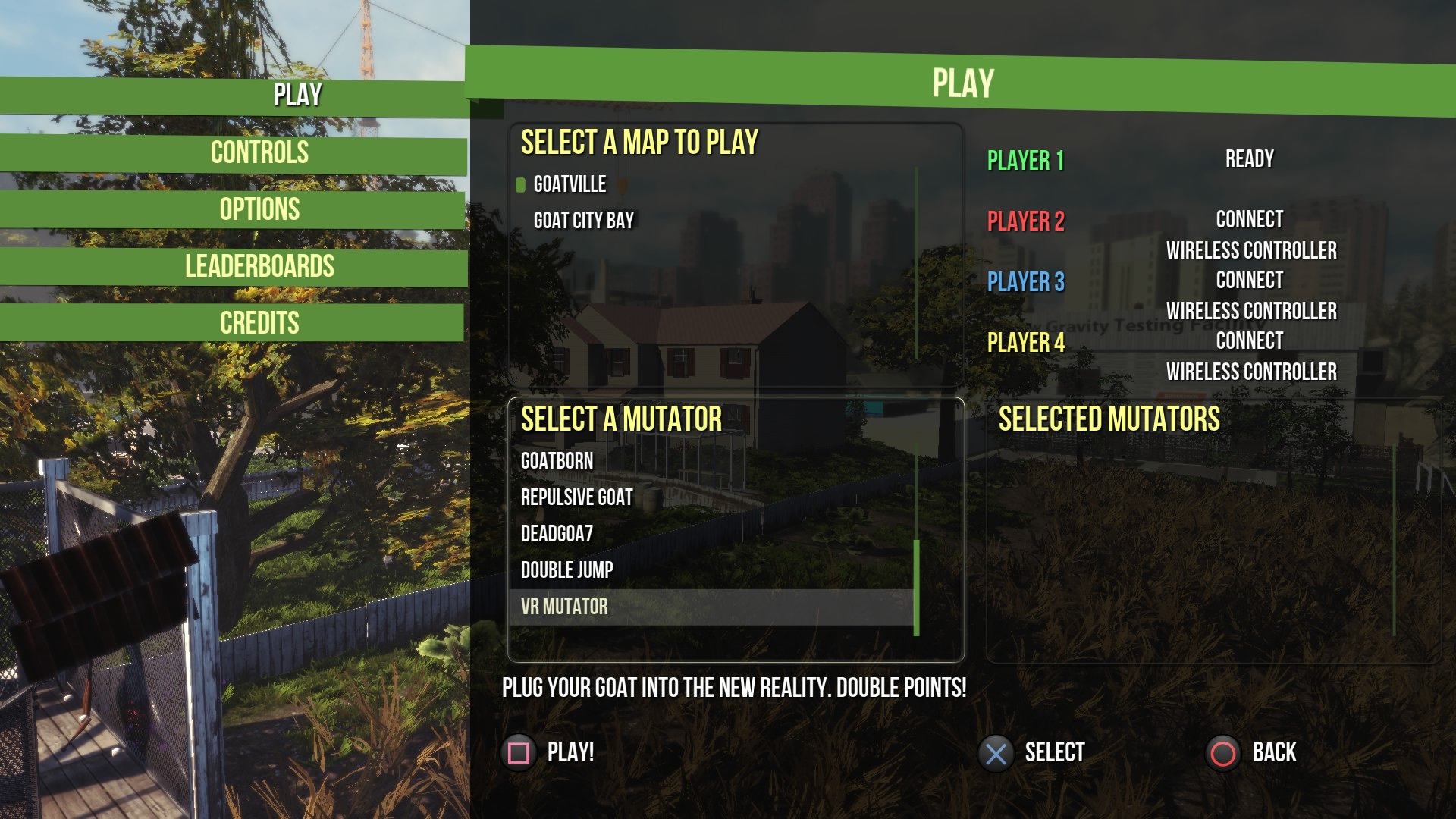Pick the DeadGoa7 mutator
Screen dimensions: 1456x819
557,534
